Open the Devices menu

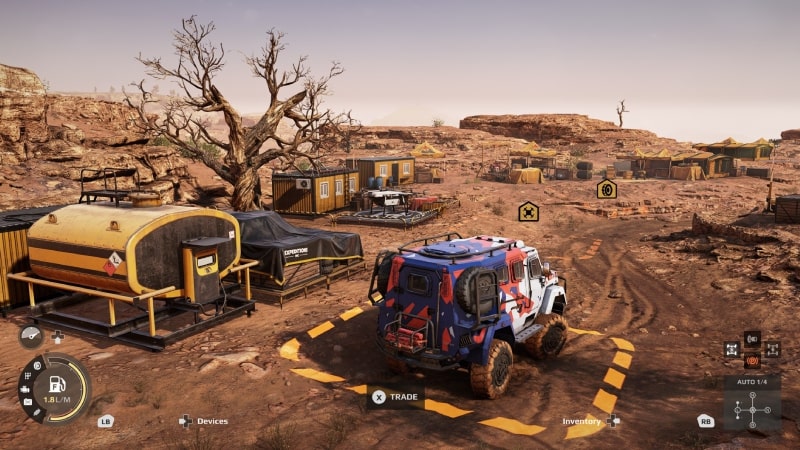tap(204, 421)
